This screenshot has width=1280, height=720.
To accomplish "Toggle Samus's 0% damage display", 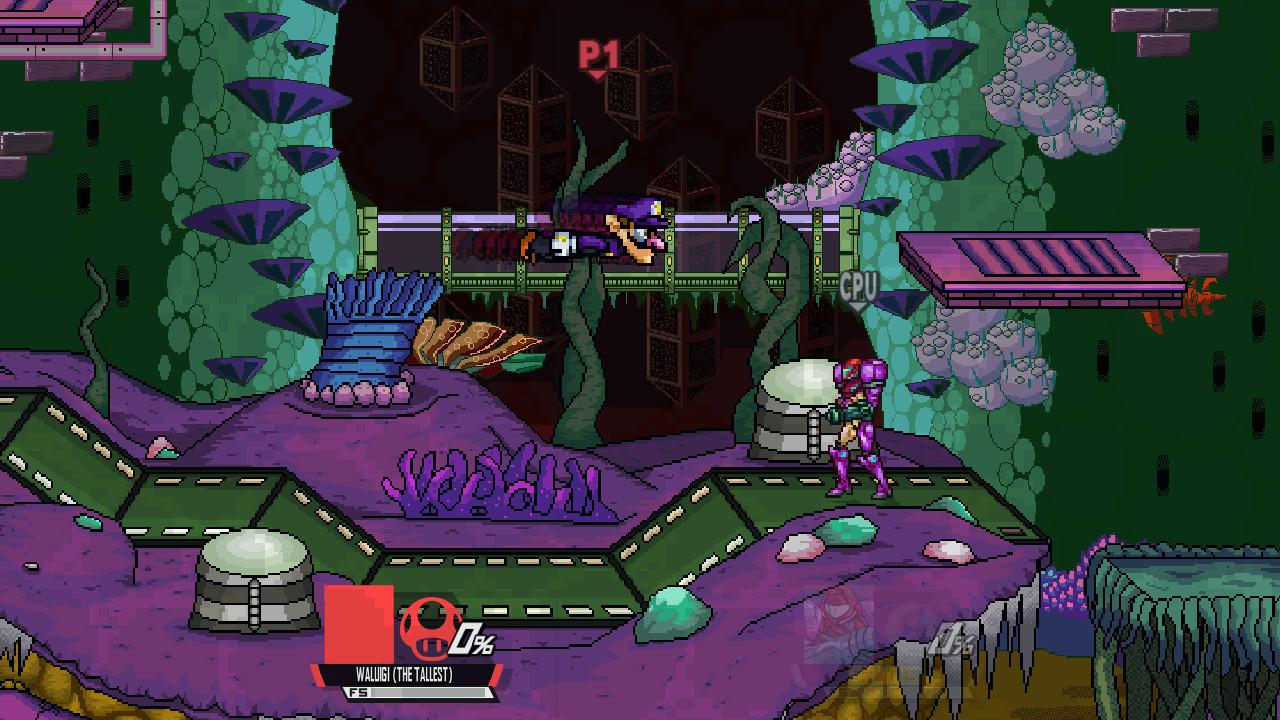I will [950, 640].
